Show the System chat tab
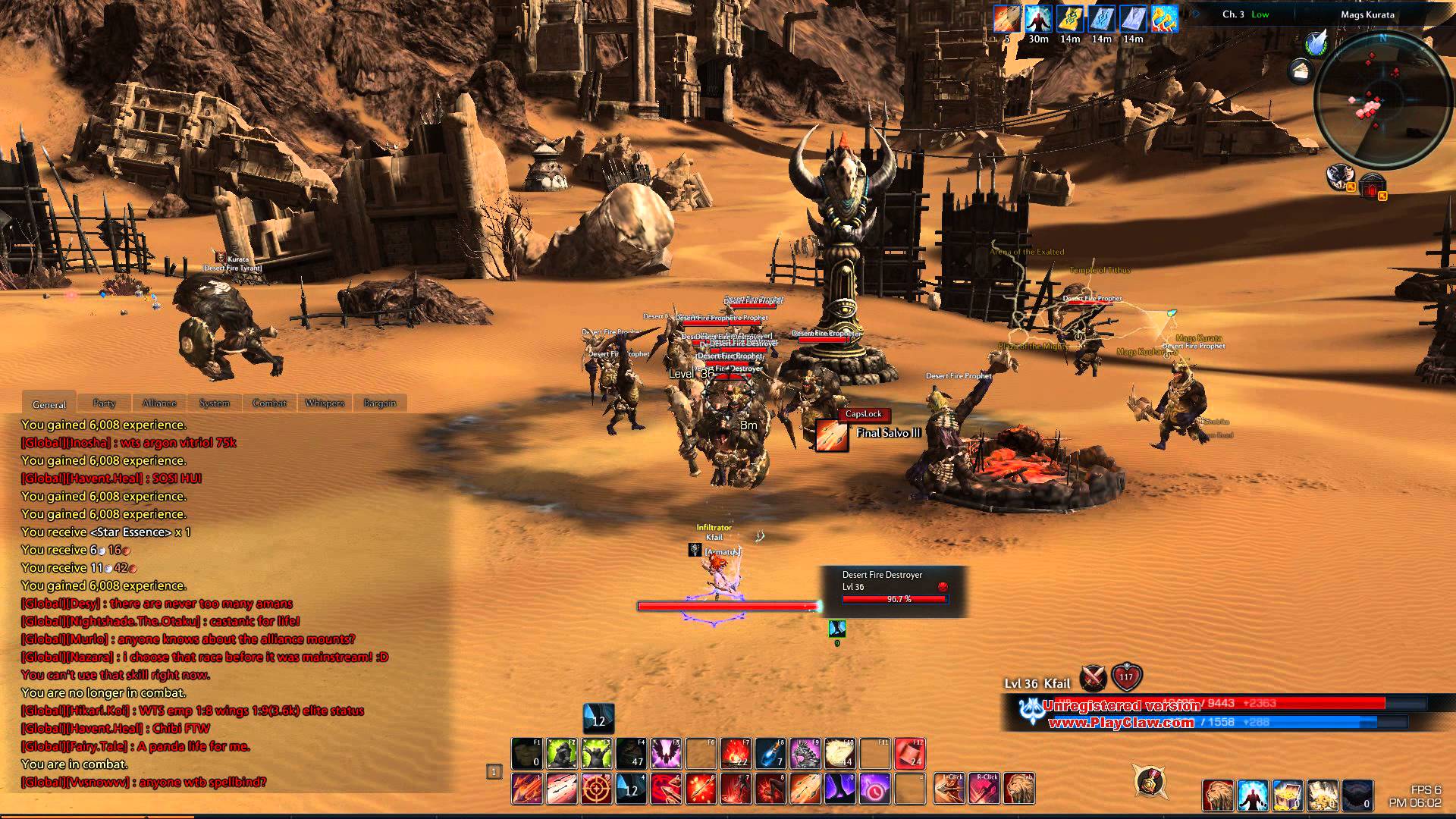Screen dimensions: 1456x819 pyautogui.click(x=215, y=403)
